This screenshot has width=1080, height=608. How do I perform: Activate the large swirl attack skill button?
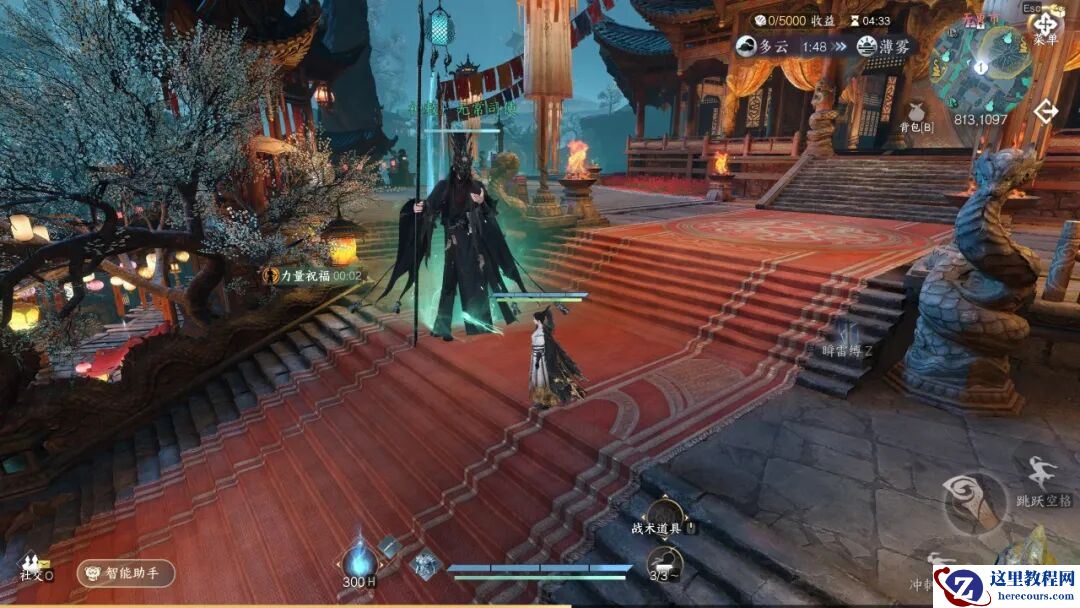[974, 503]
